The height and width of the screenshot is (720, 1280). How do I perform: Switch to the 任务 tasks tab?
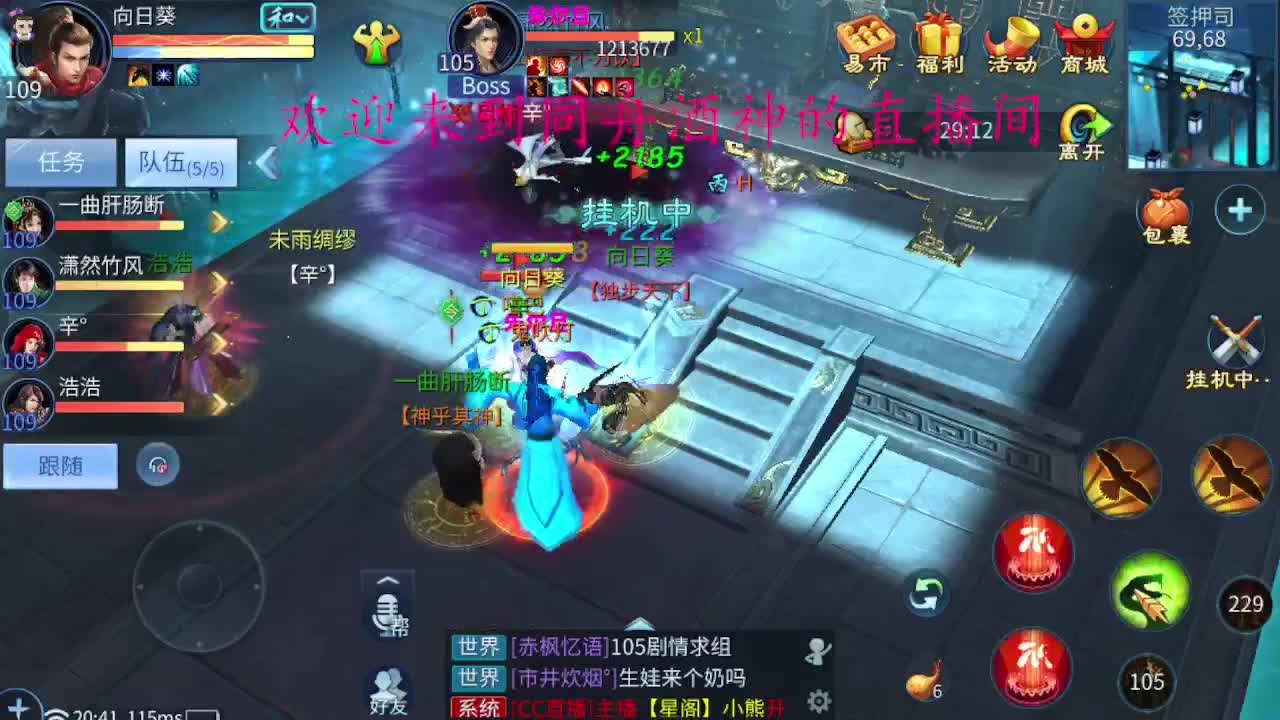tap(62, 161)
